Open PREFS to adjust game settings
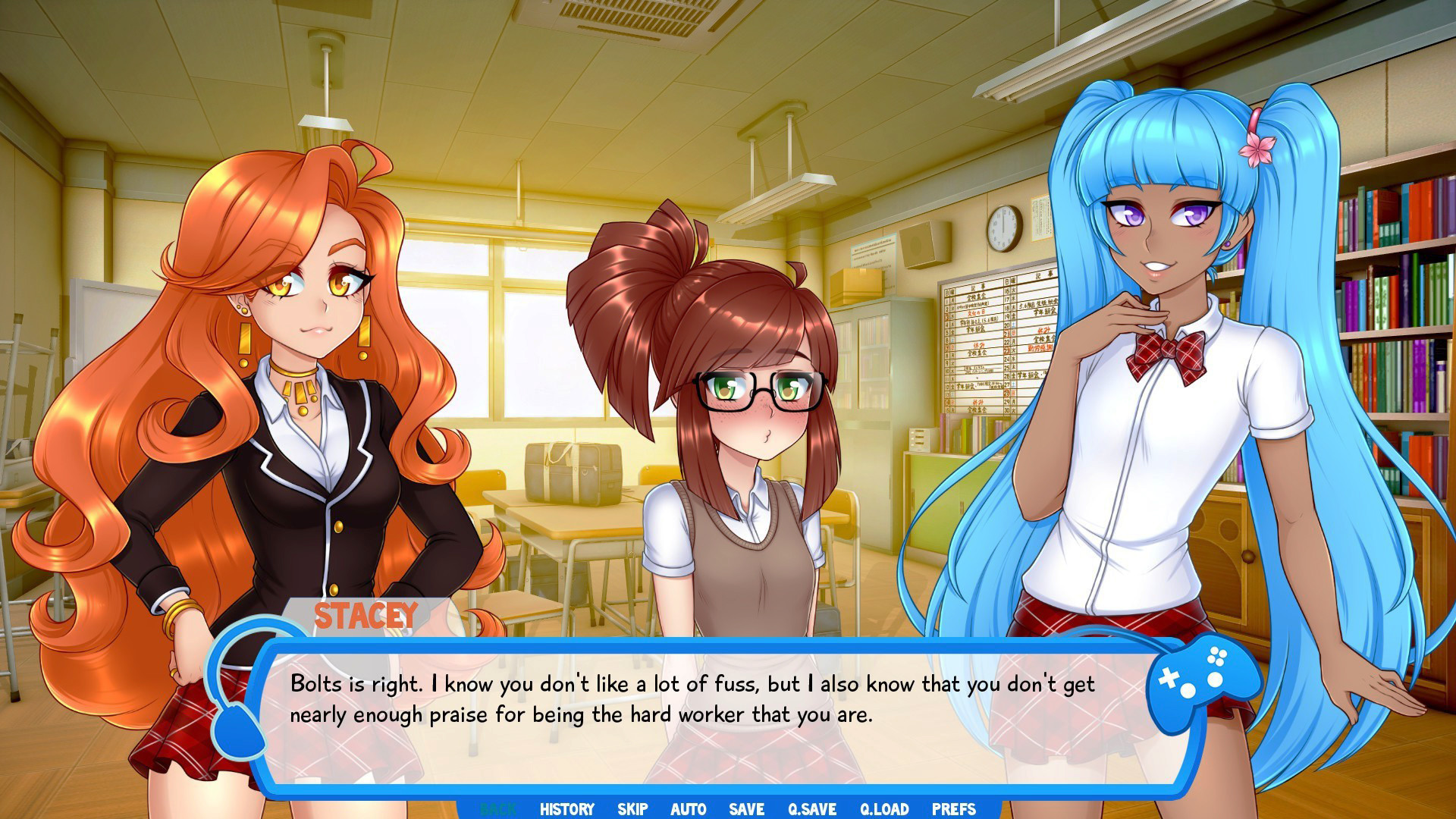This screenshot has height=819, width=1456. (x=954, y=809)
